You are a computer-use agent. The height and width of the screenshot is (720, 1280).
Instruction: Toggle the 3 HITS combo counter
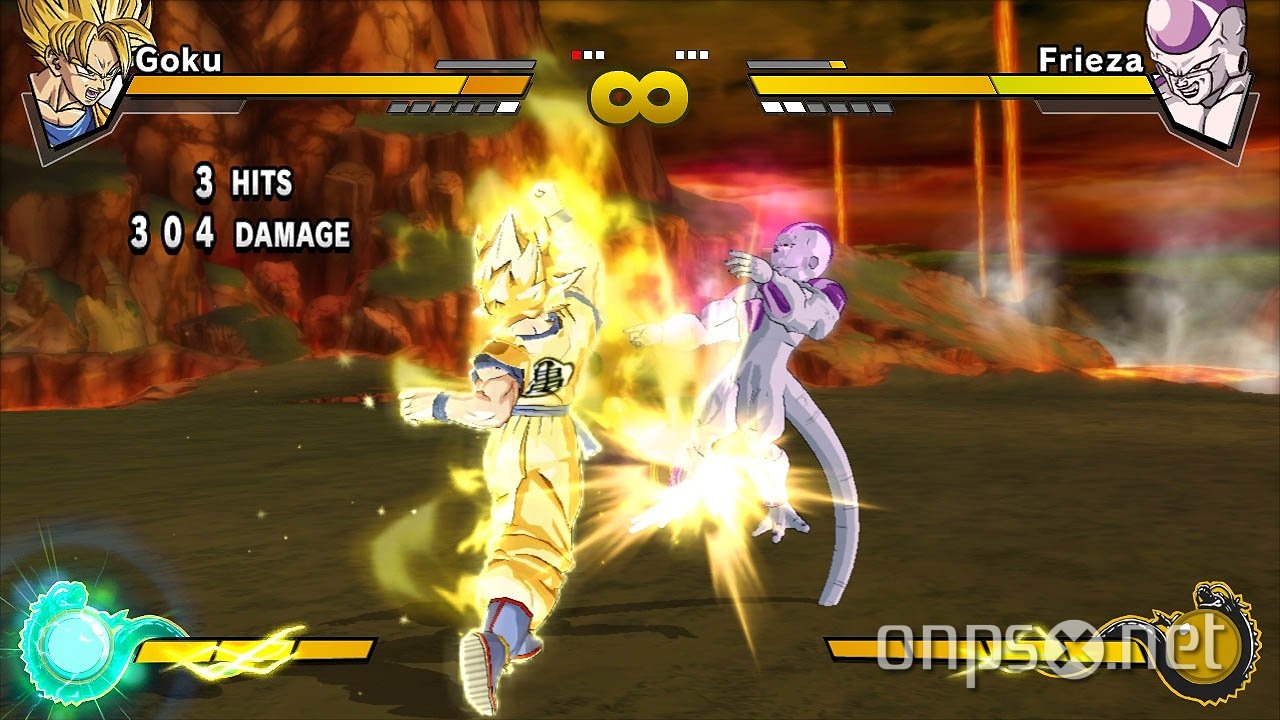point(240,183)
